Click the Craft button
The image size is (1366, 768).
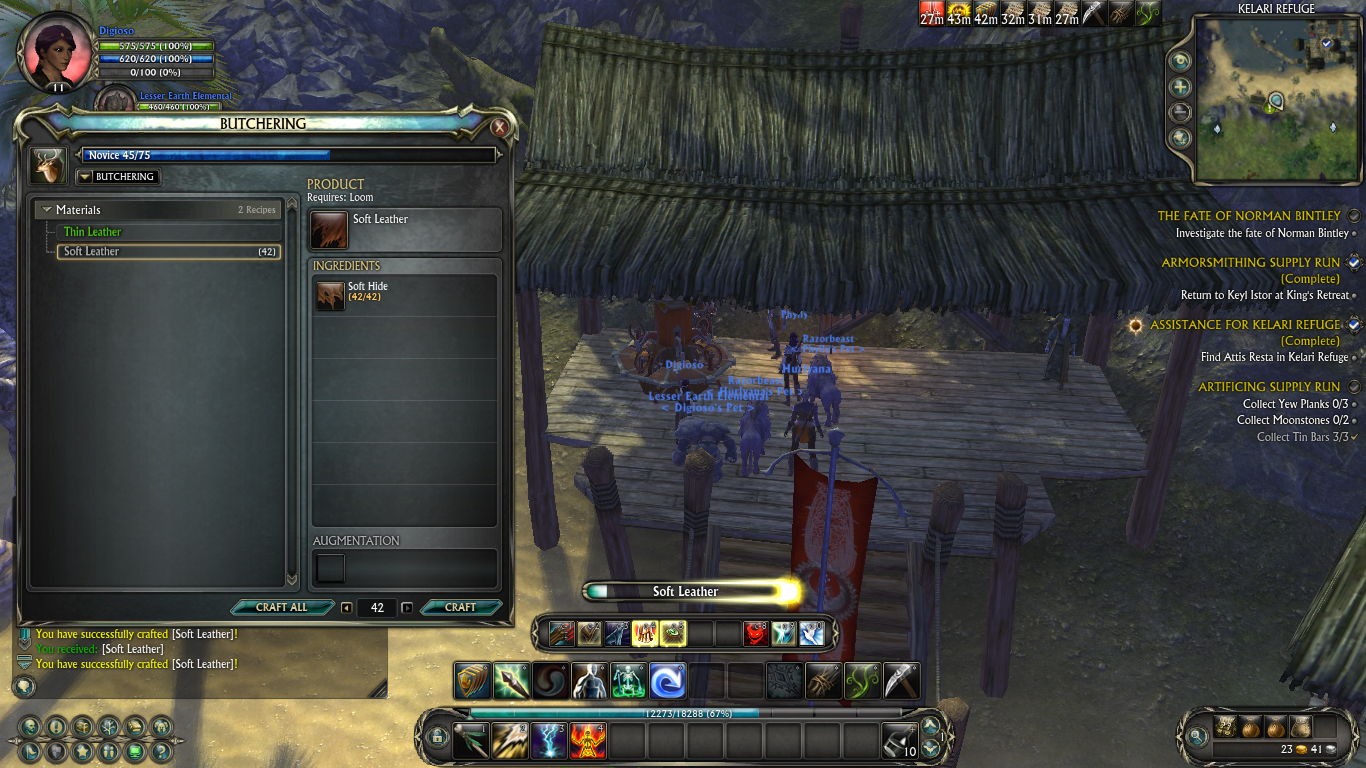460,607
